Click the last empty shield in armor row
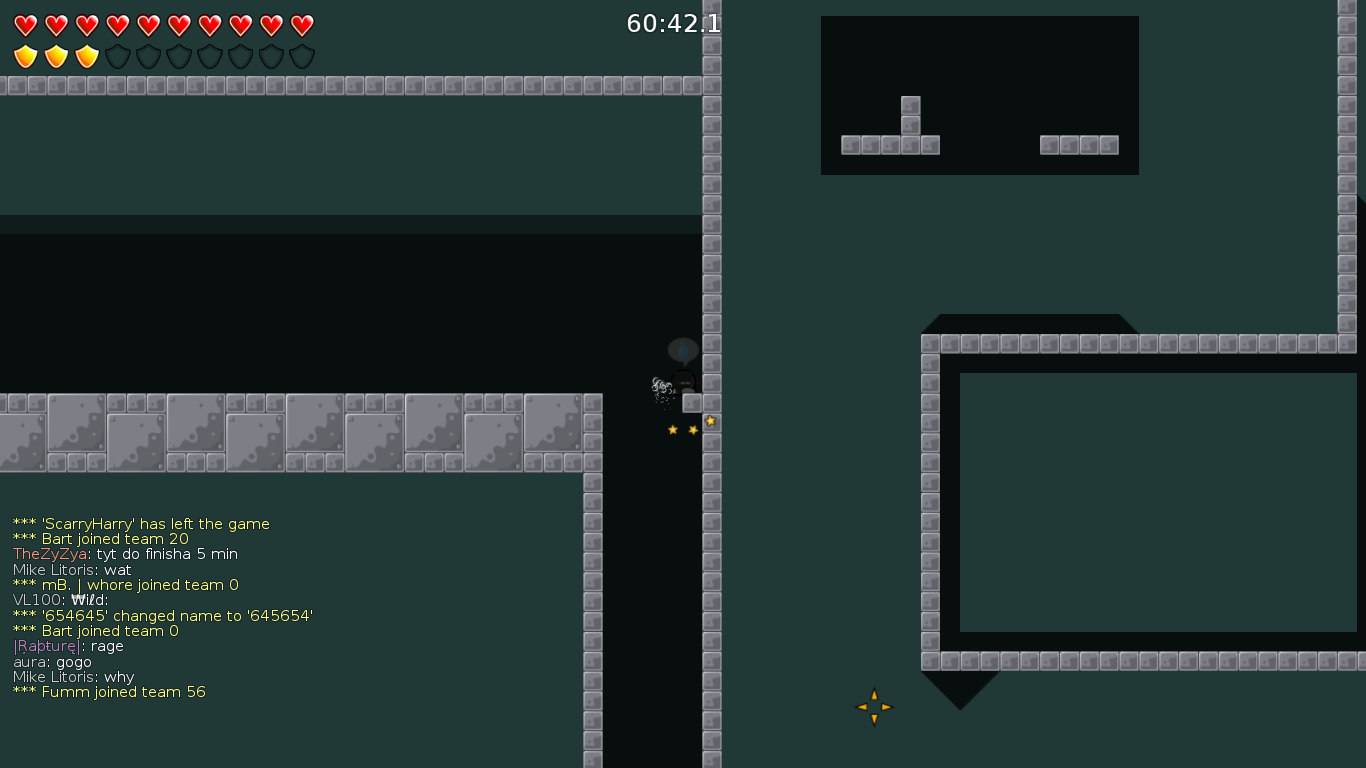The width and height of the screenshot is (1366, 768). click(x=301, y=56)
